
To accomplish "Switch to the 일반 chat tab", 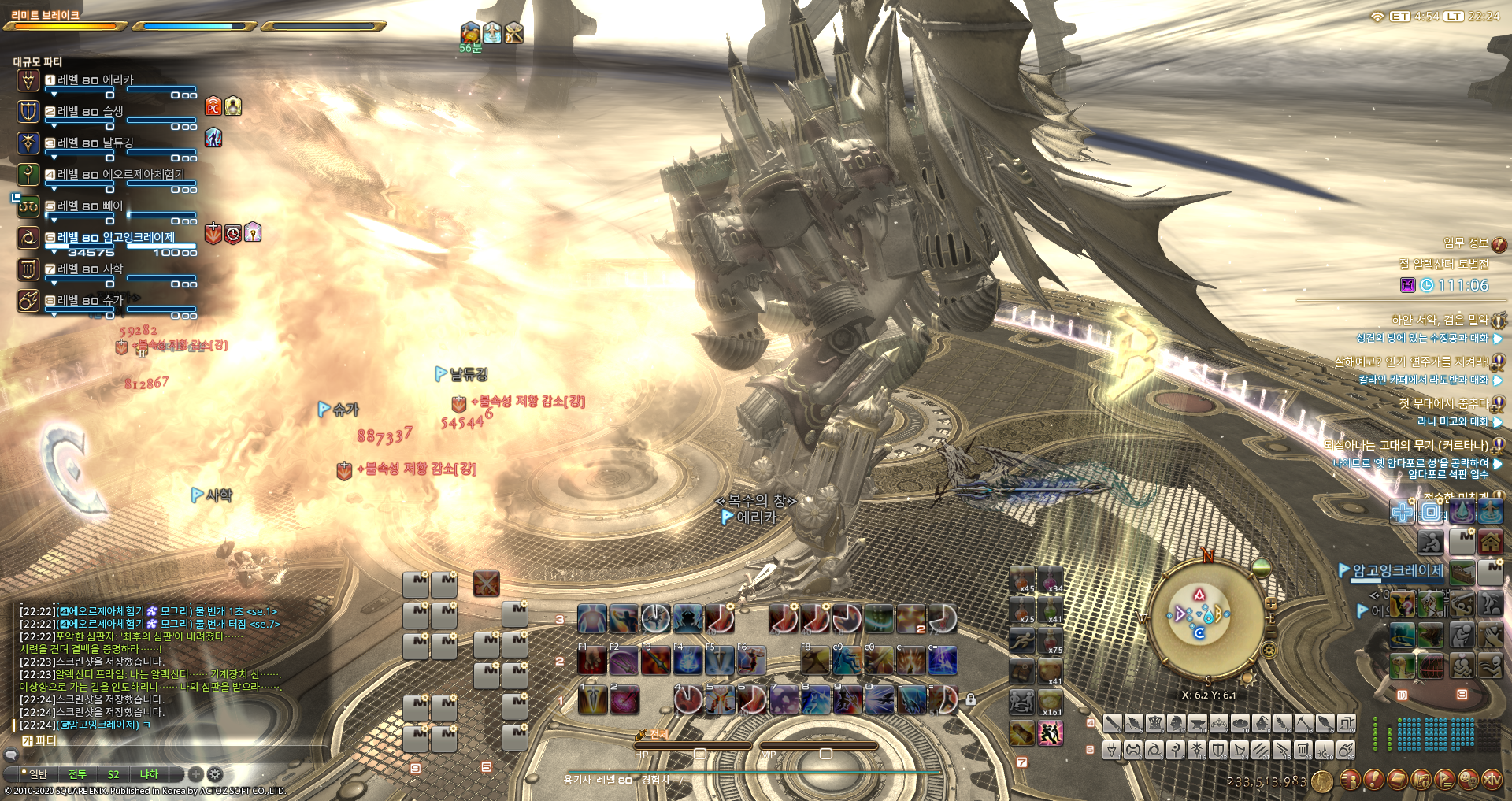I will tap(38, 774).
